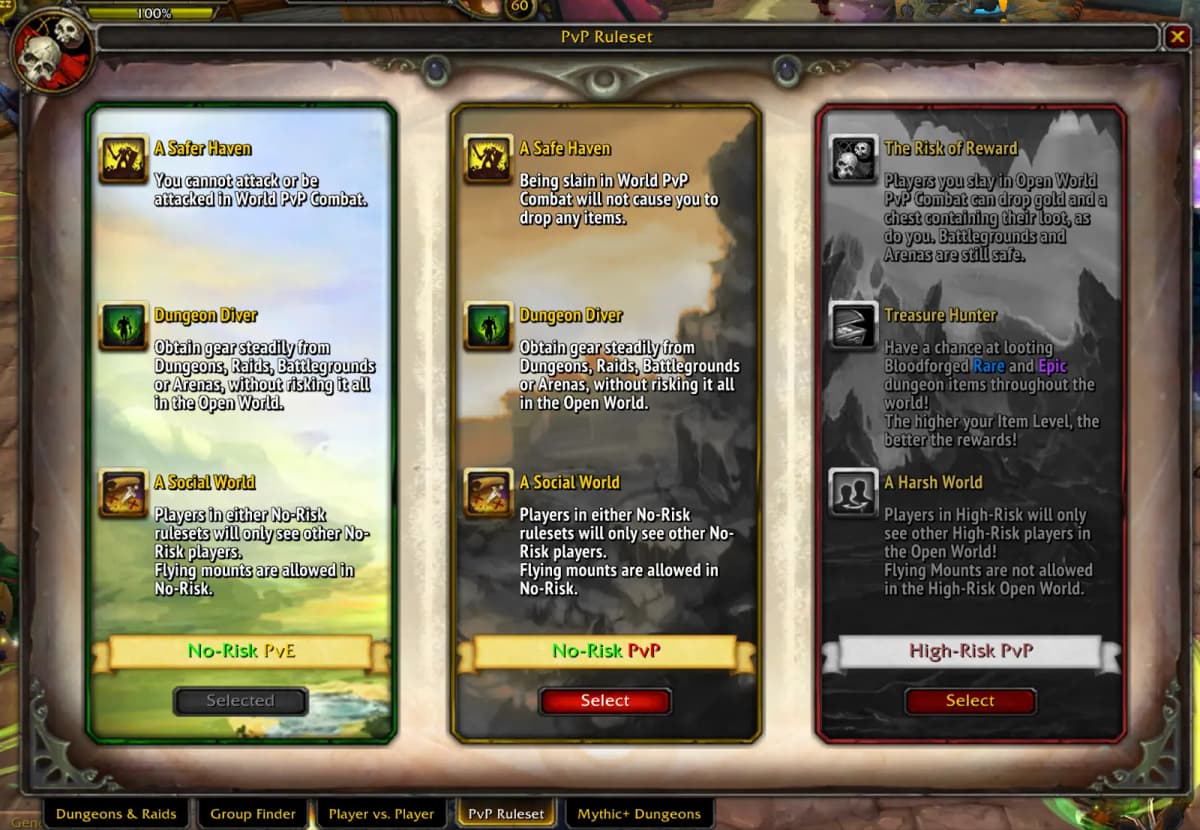This screenshot has height=830, width=1200.
Task: Click the greyed Selected button under No-Risk PvE
Action: (x=240, y=701)
